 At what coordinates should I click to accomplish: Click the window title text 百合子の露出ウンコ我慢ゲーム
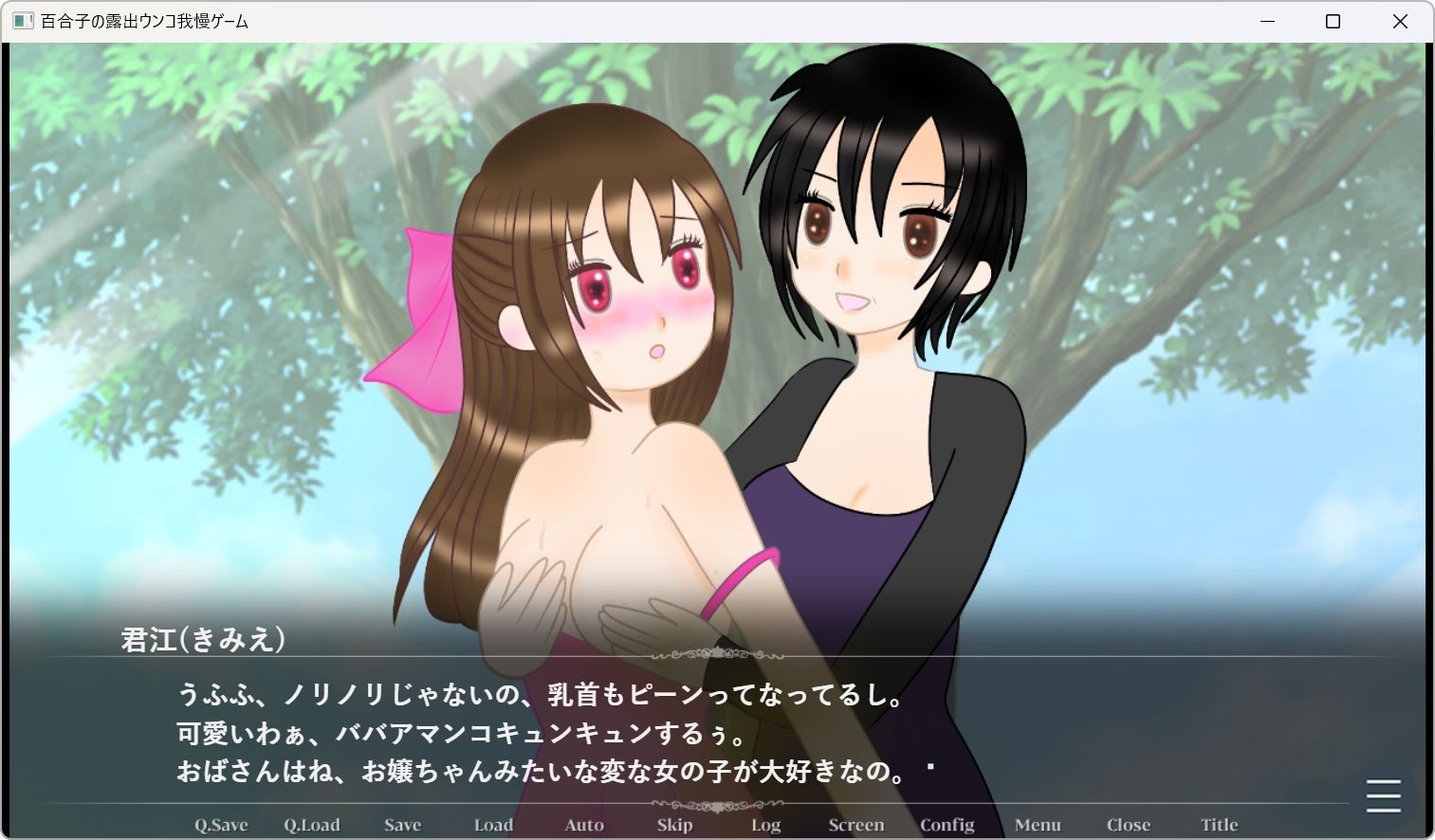tap(142, 20)
